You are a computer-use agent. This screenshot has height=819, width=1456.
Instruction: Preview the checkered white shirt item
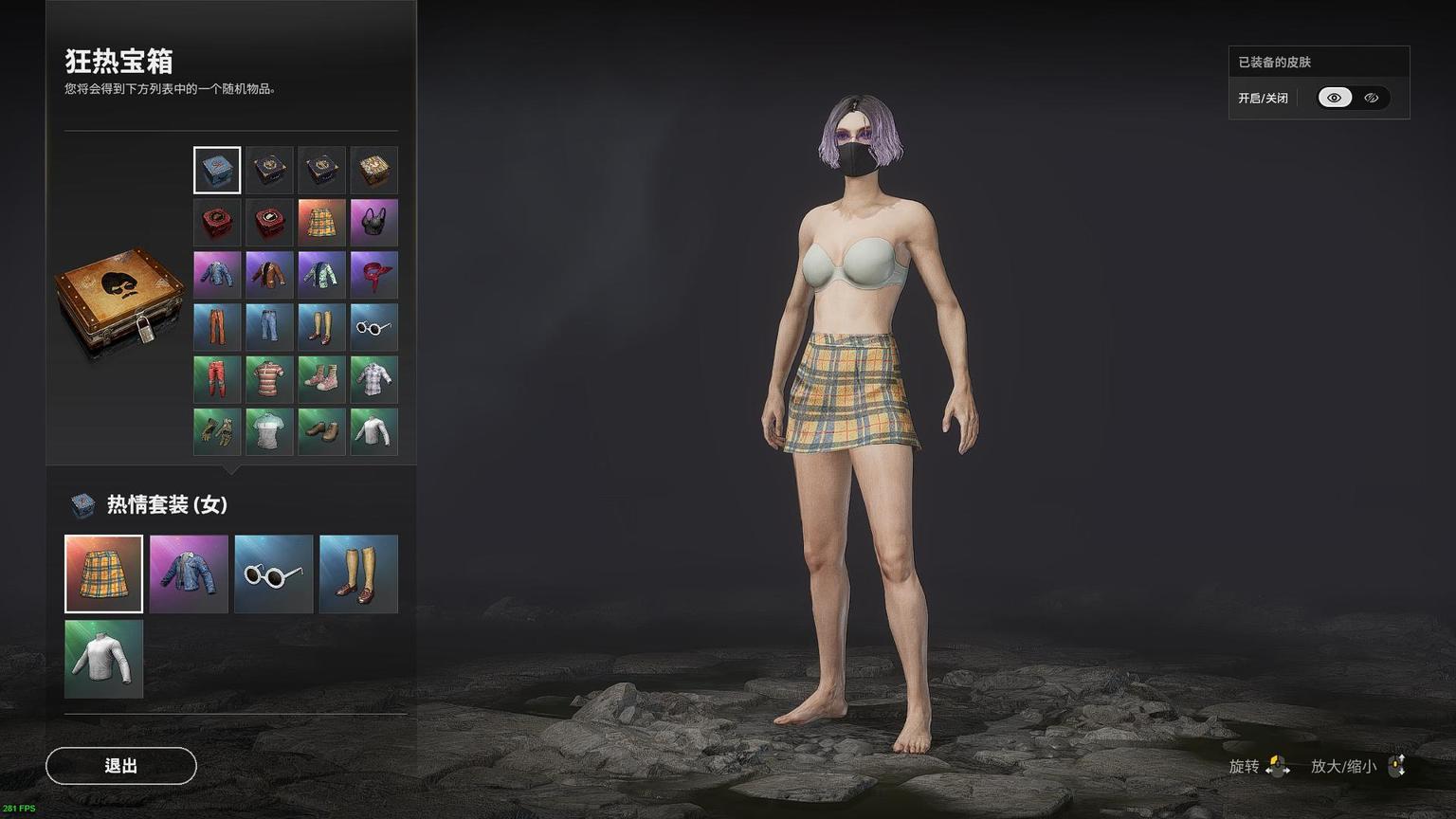click(x=373, y=379)
